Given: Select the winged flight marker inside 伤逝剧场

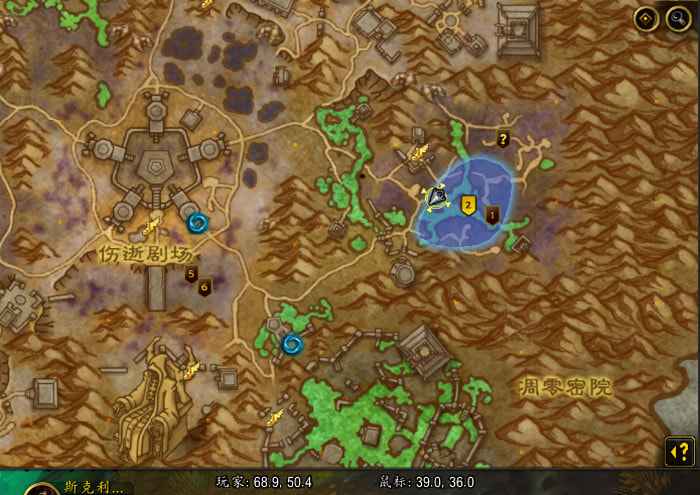Looking at the screenshot, I should (152, 226).
